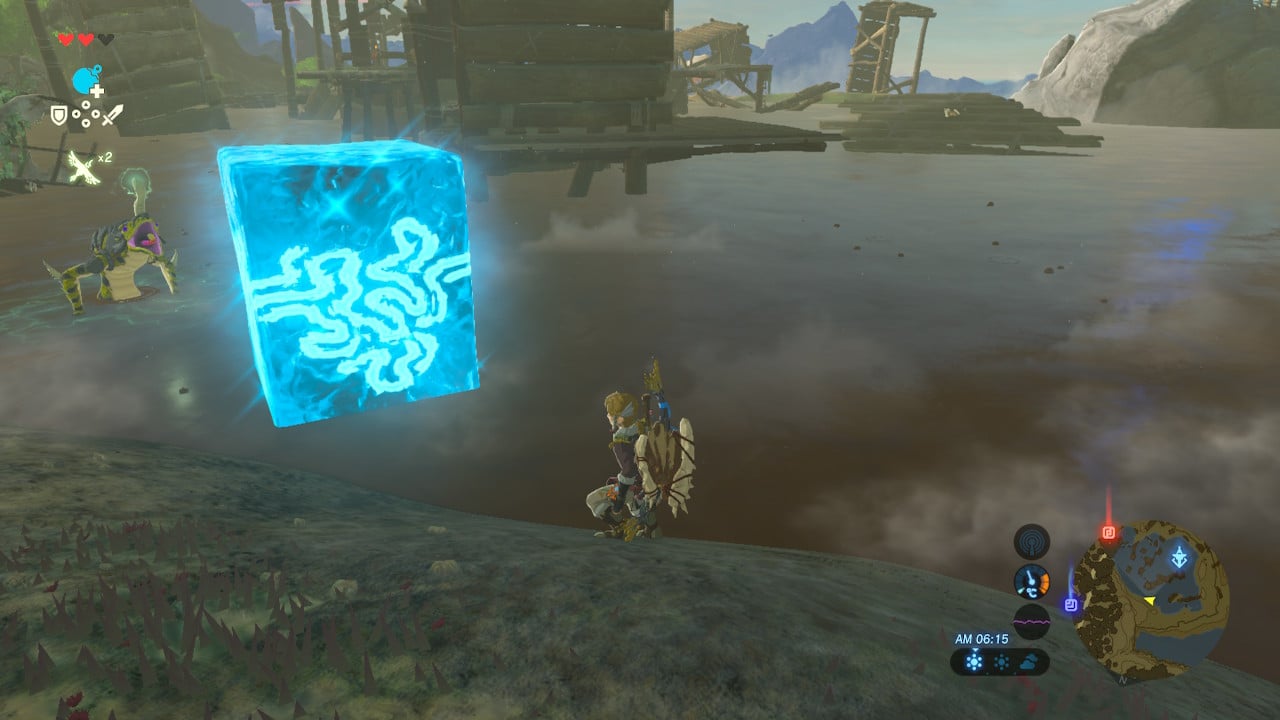The height and width of the screenshot is (720, 1280).
Task: Click the Sheikah Sensor icon above the minimap
Action: [1030, 540]
